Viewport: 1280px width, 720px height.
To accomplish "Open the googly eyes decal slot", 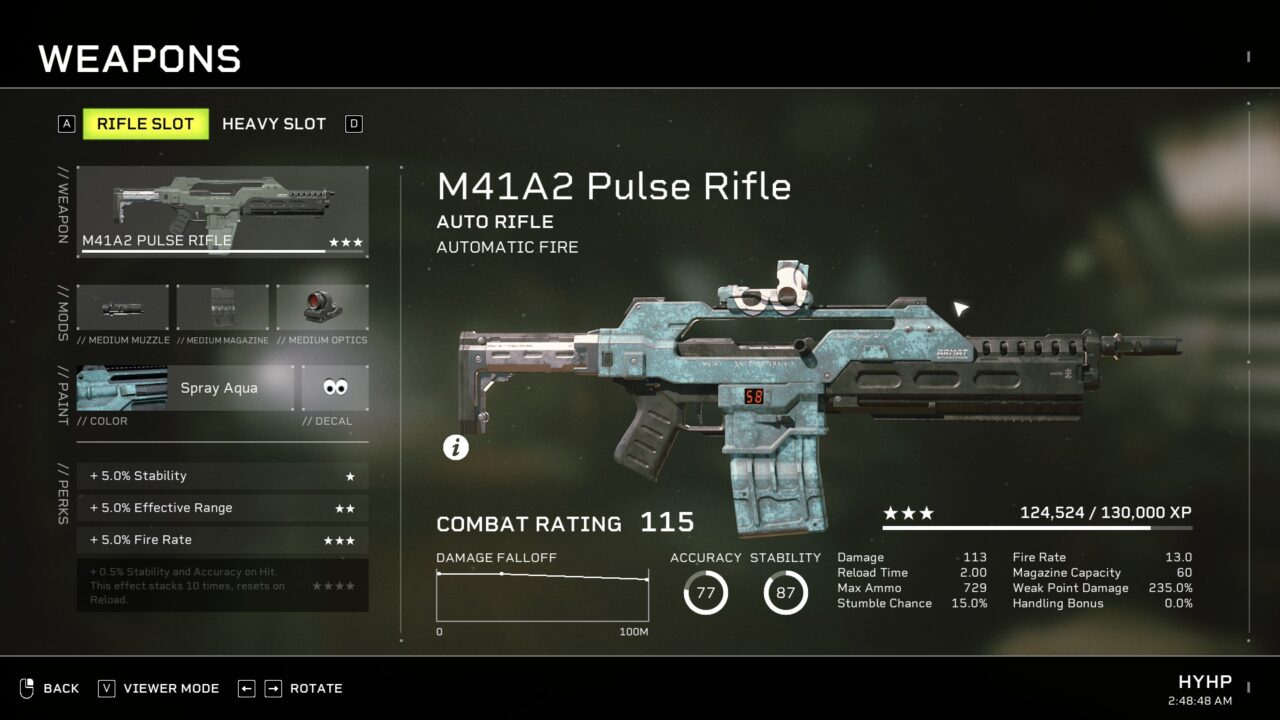I will point(335,388).
